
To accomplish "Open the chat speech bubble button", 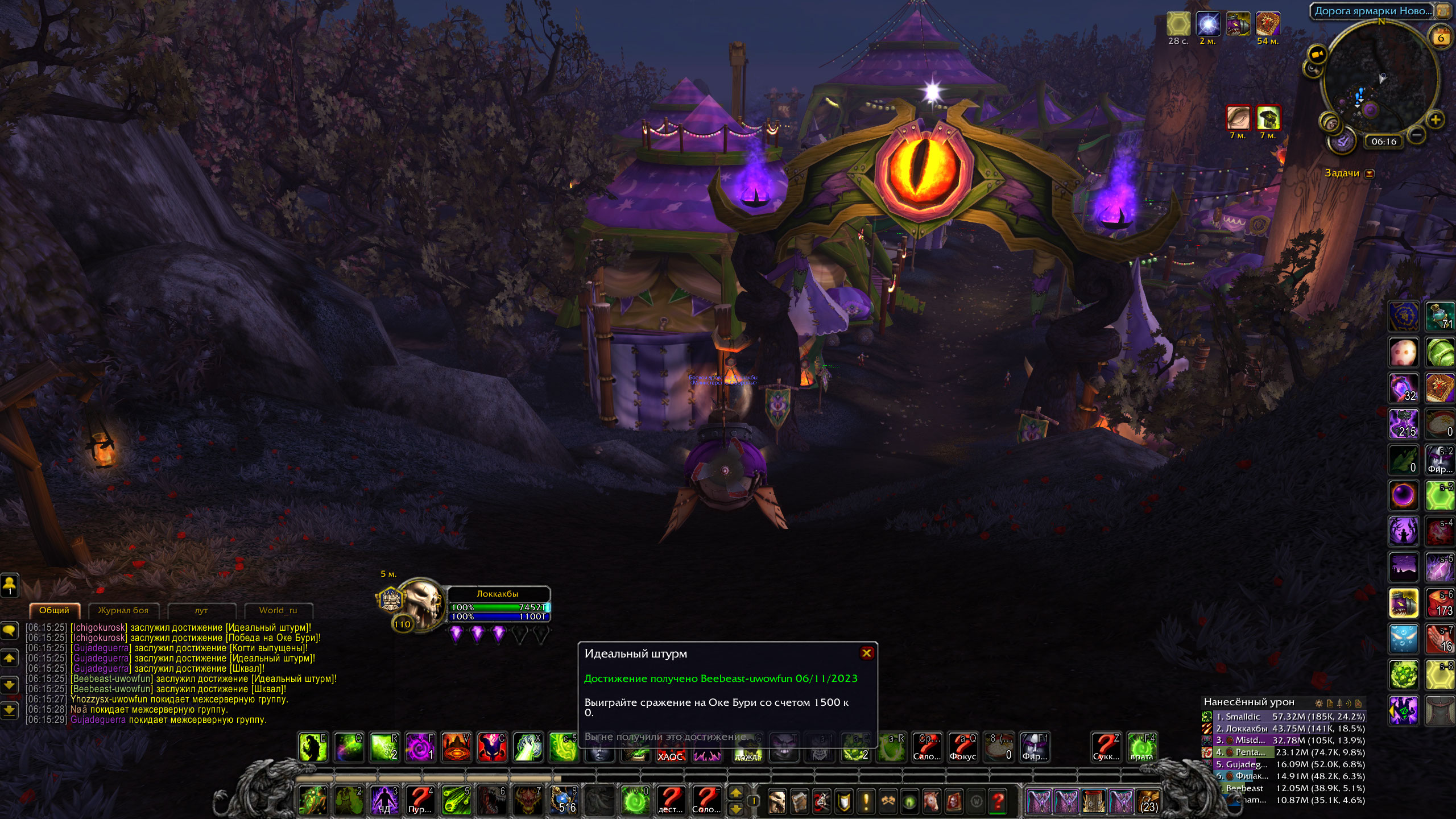I will (x=10, y=630).
